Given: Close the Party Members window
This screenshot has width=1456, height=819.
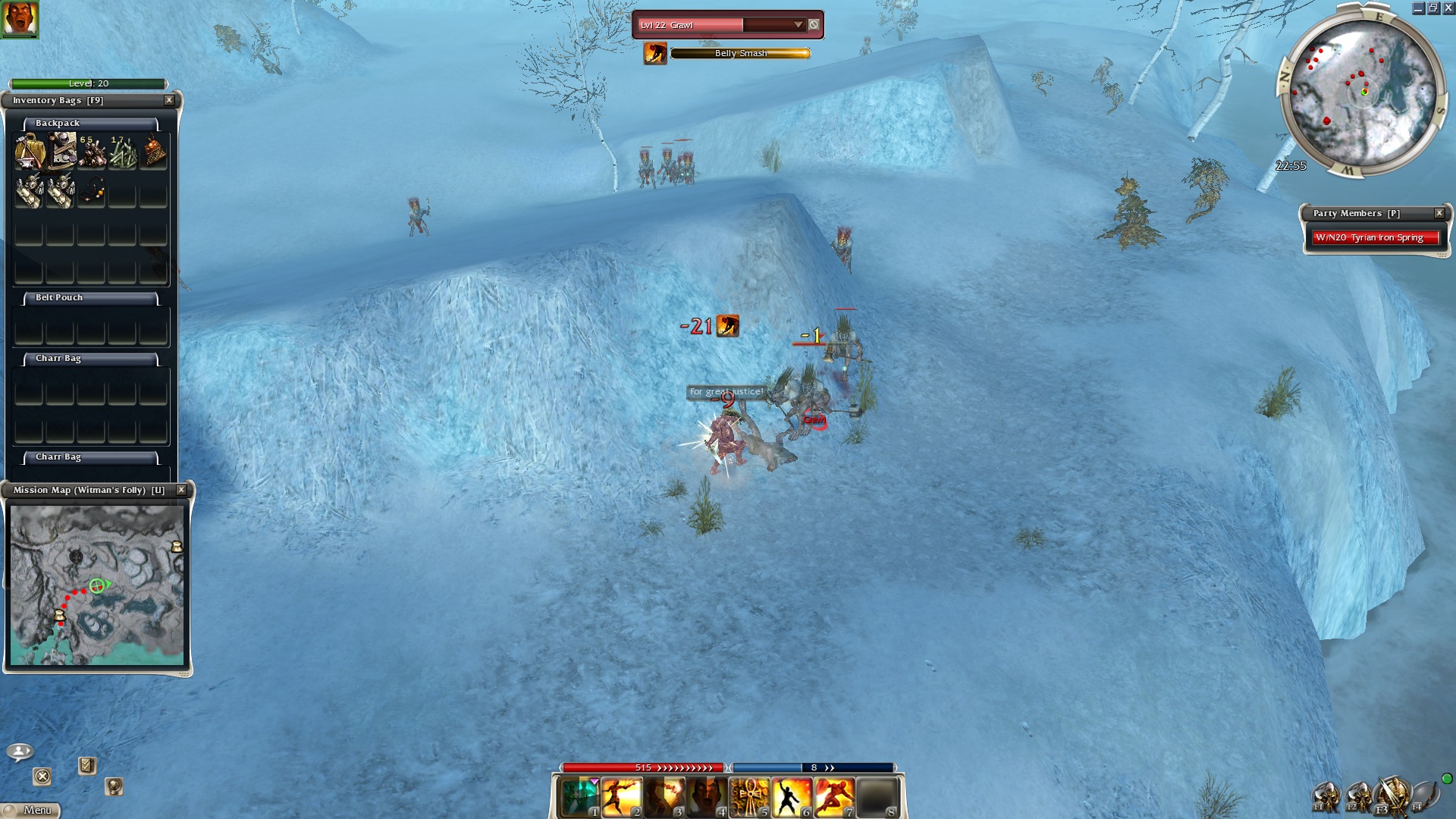Looking at the screenshot, I should [1439, 213].
